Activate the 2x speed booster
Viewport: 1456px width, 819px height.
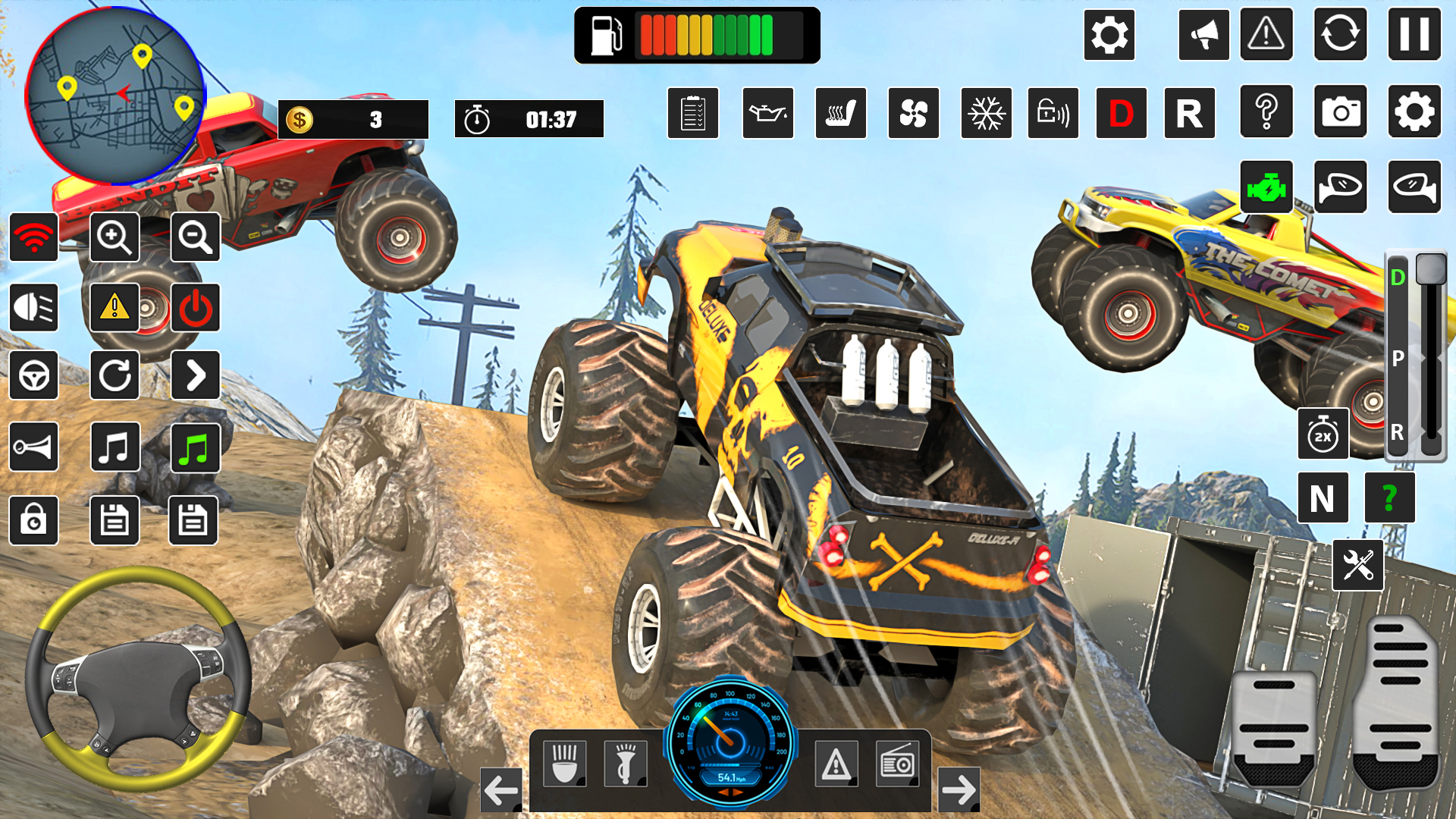click(1323, 435)
